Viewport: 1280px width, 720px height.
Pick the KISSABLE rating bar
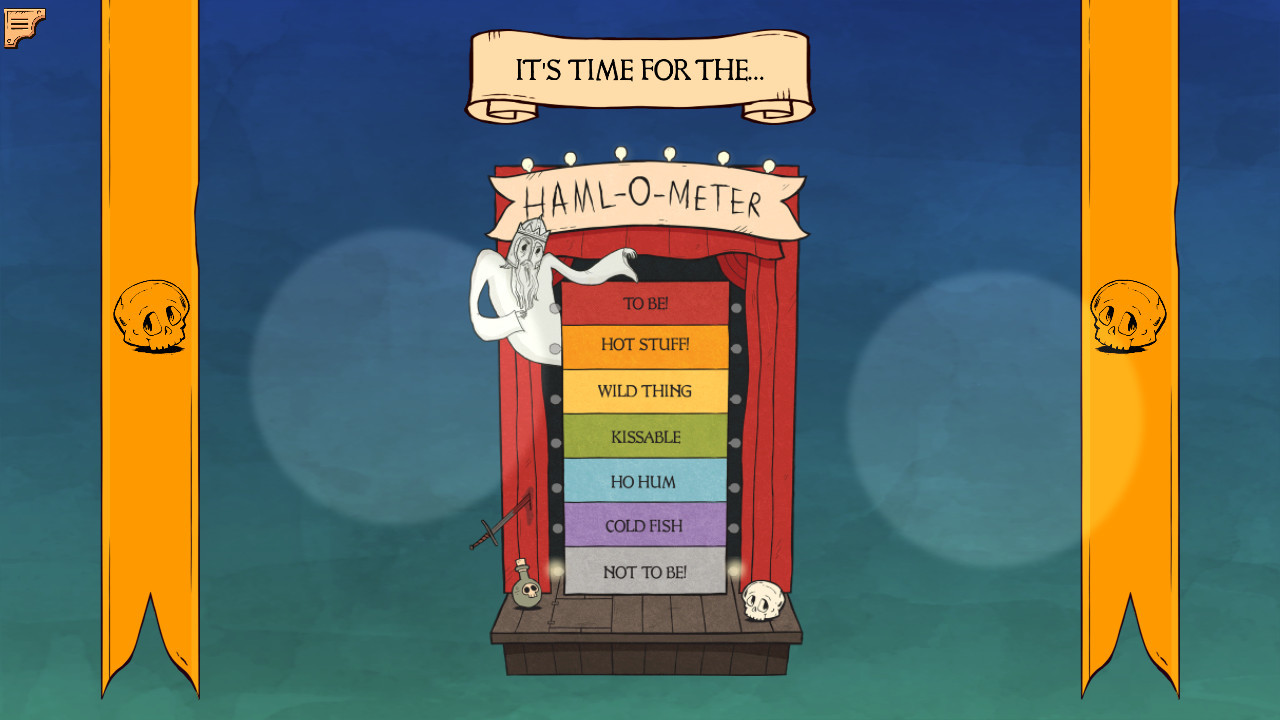(646, 436)
